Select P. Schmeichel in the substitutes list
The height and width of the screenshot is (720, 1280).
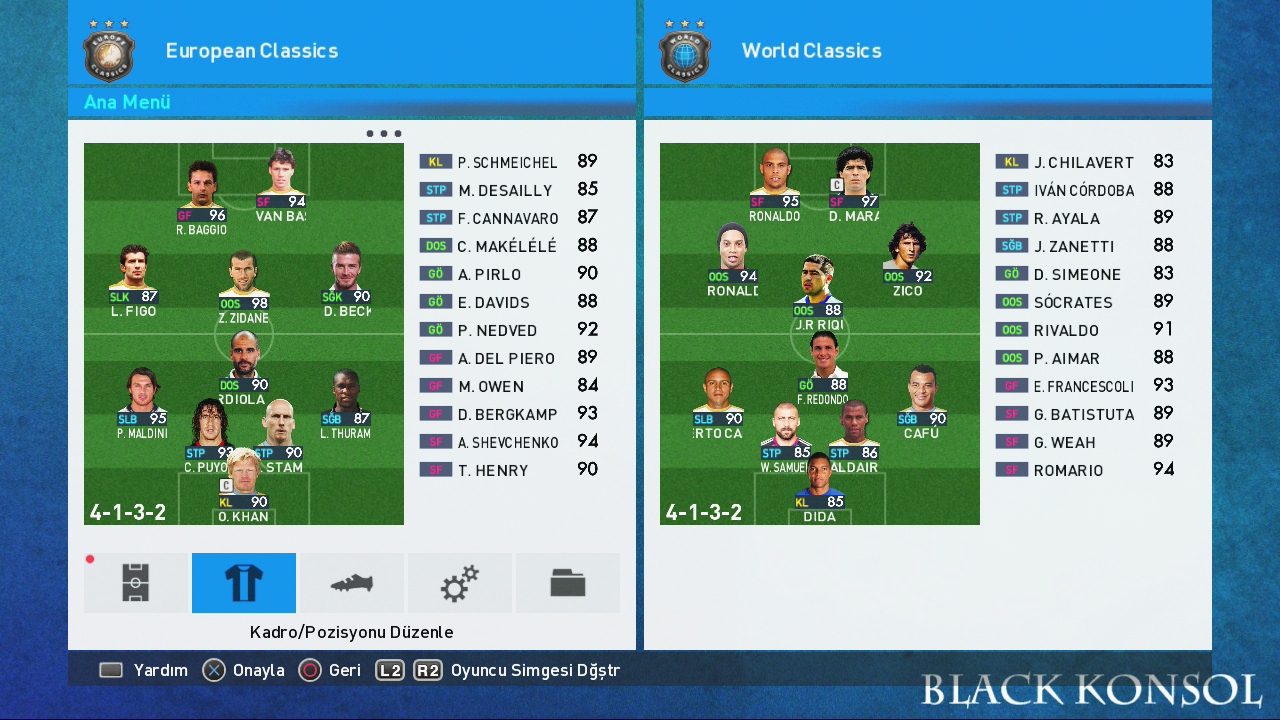pyautogui.click(x=507, y=162)
